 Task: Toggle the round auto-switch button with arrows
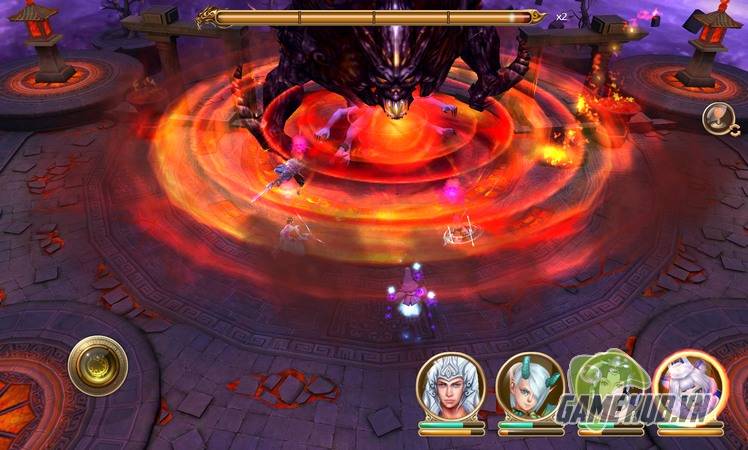pos(717,119)
